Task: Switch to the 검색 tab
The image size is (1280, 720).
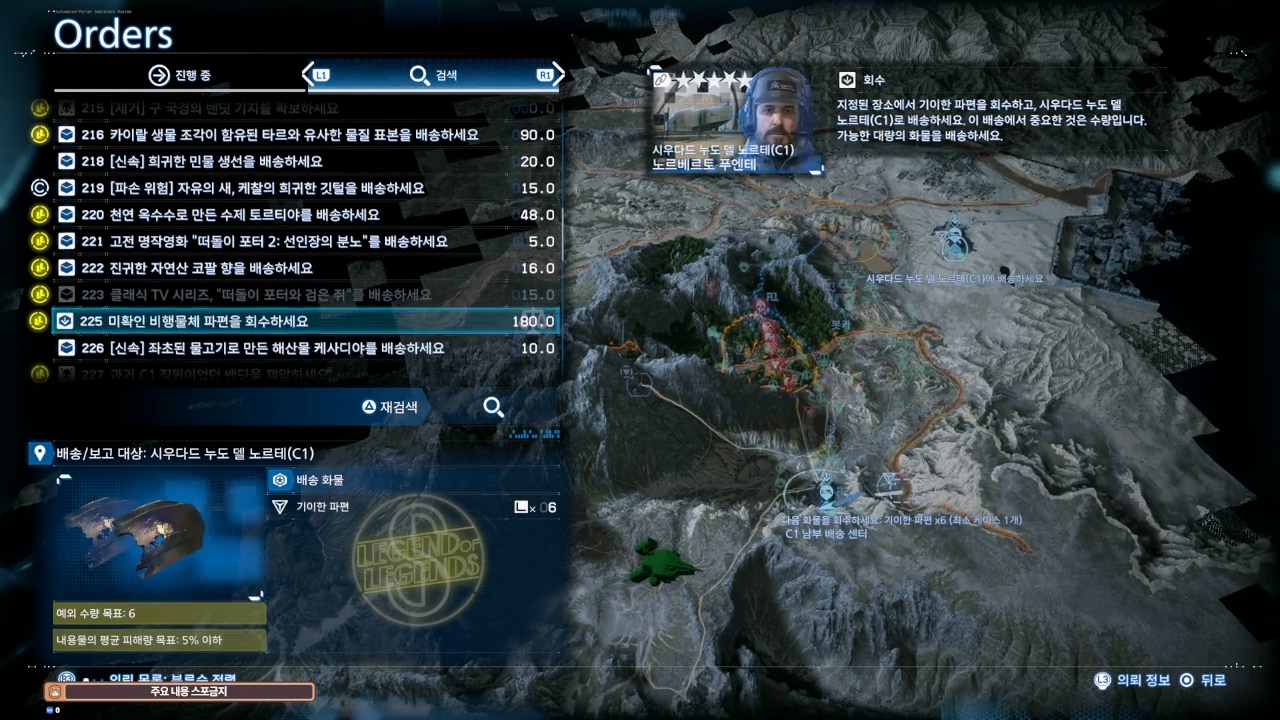Action: (432, 75)
